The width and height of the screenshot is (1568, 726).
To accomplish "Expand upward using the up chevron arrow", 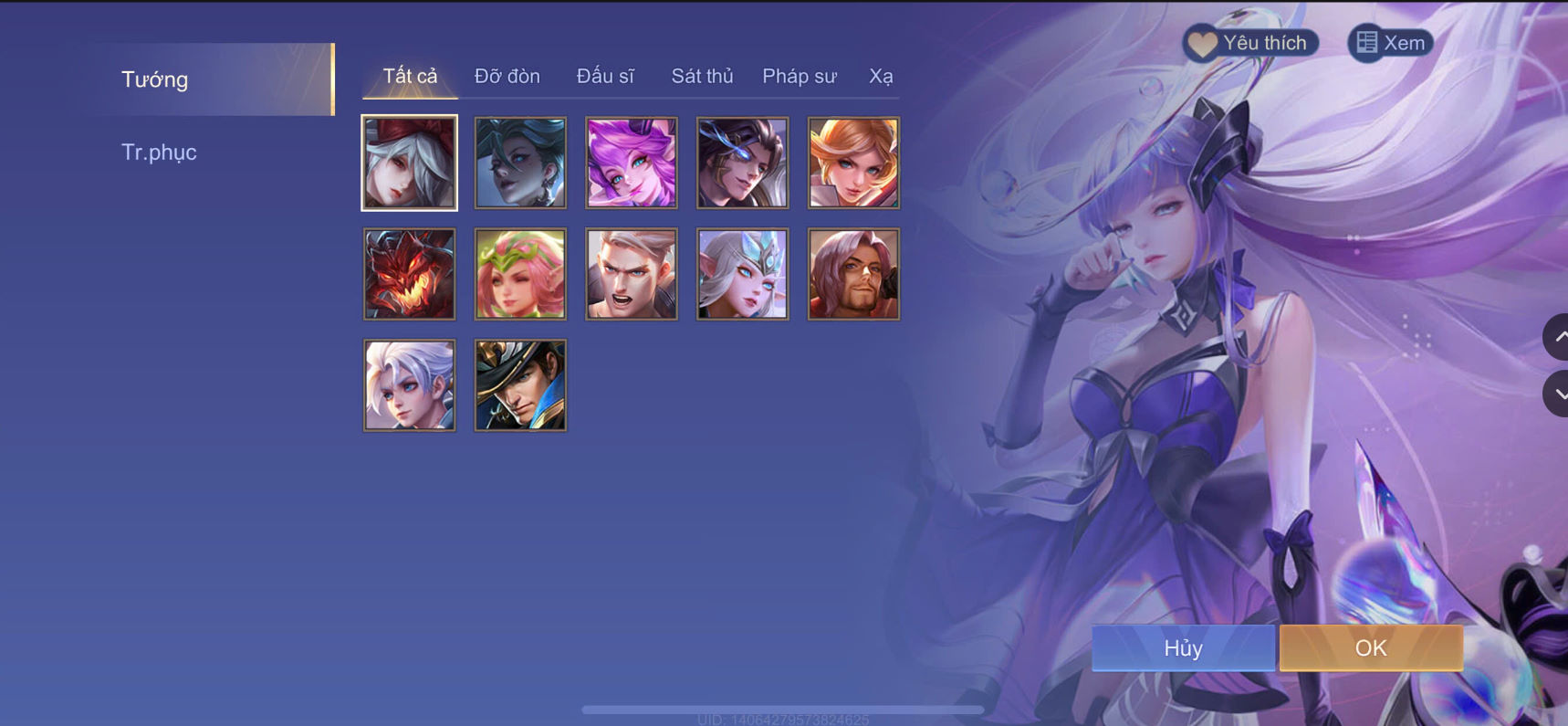I will click(x=1557, y=337).
